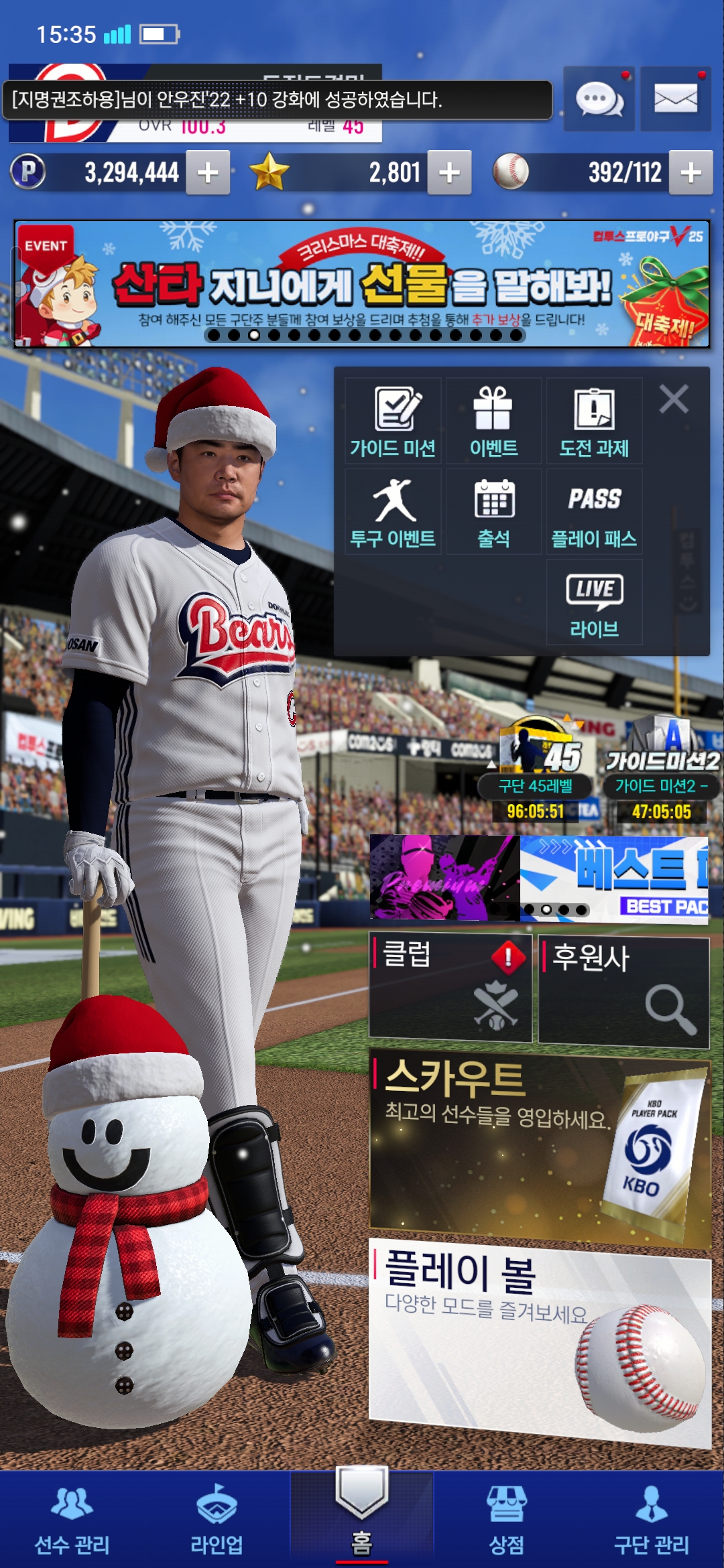This screenshot has height=1568, width=724.
Task: Open the 클럽 club panel
Action: 450,987
